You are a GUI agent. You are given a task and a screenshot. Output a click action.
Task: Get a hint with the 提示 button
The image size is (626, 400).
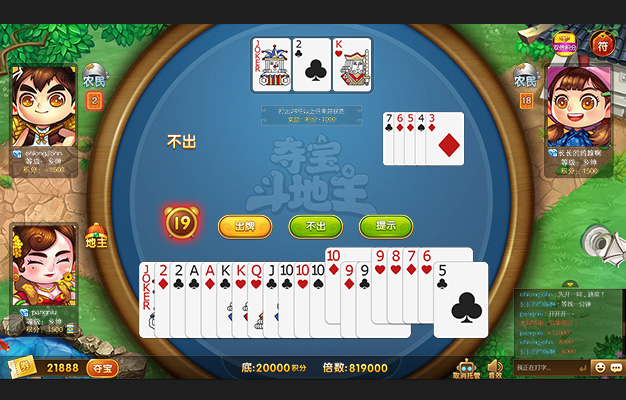(386, 226)
